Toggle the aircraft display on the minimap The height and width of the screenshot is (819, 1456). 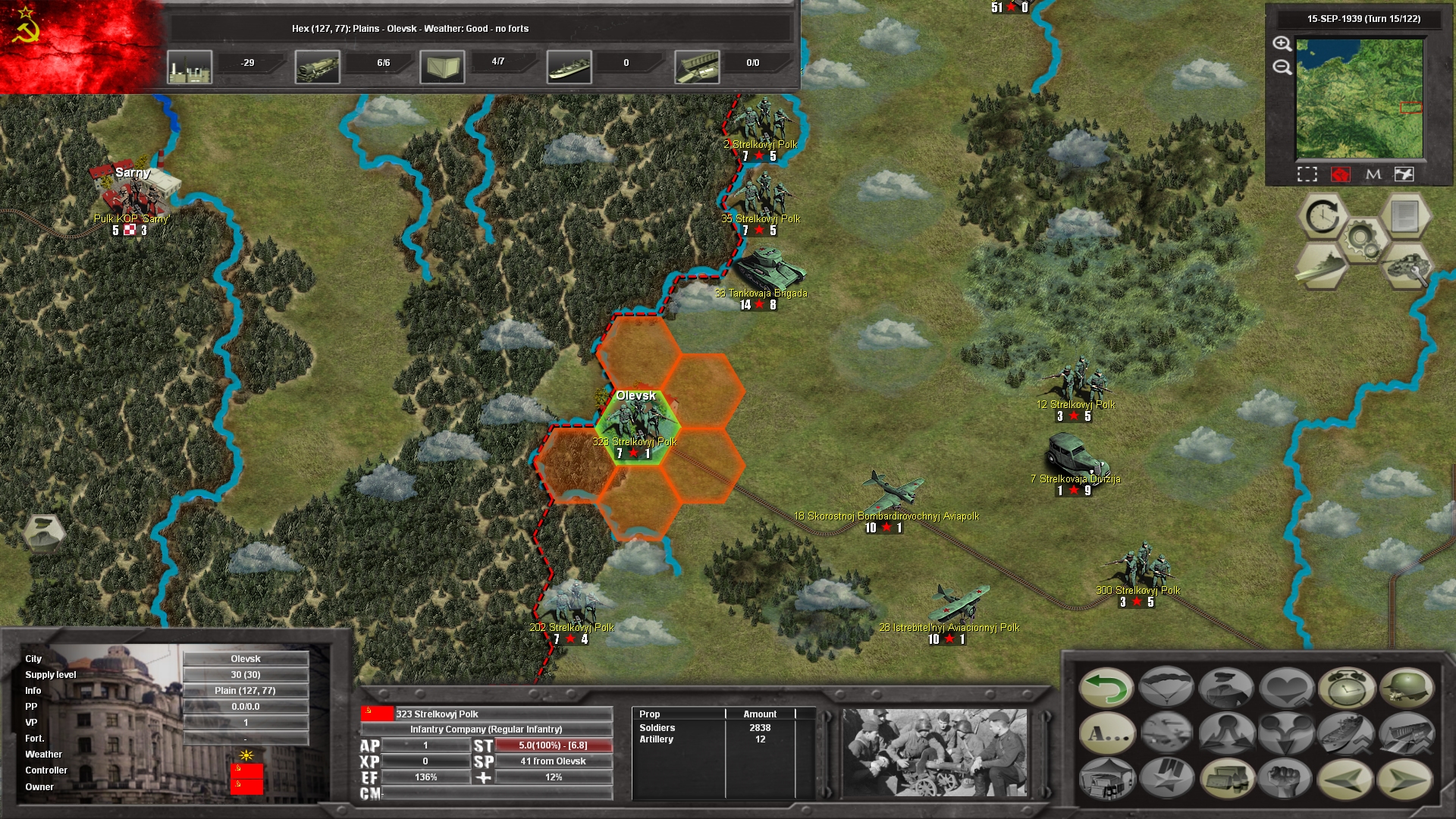[x=1404, y=174]
